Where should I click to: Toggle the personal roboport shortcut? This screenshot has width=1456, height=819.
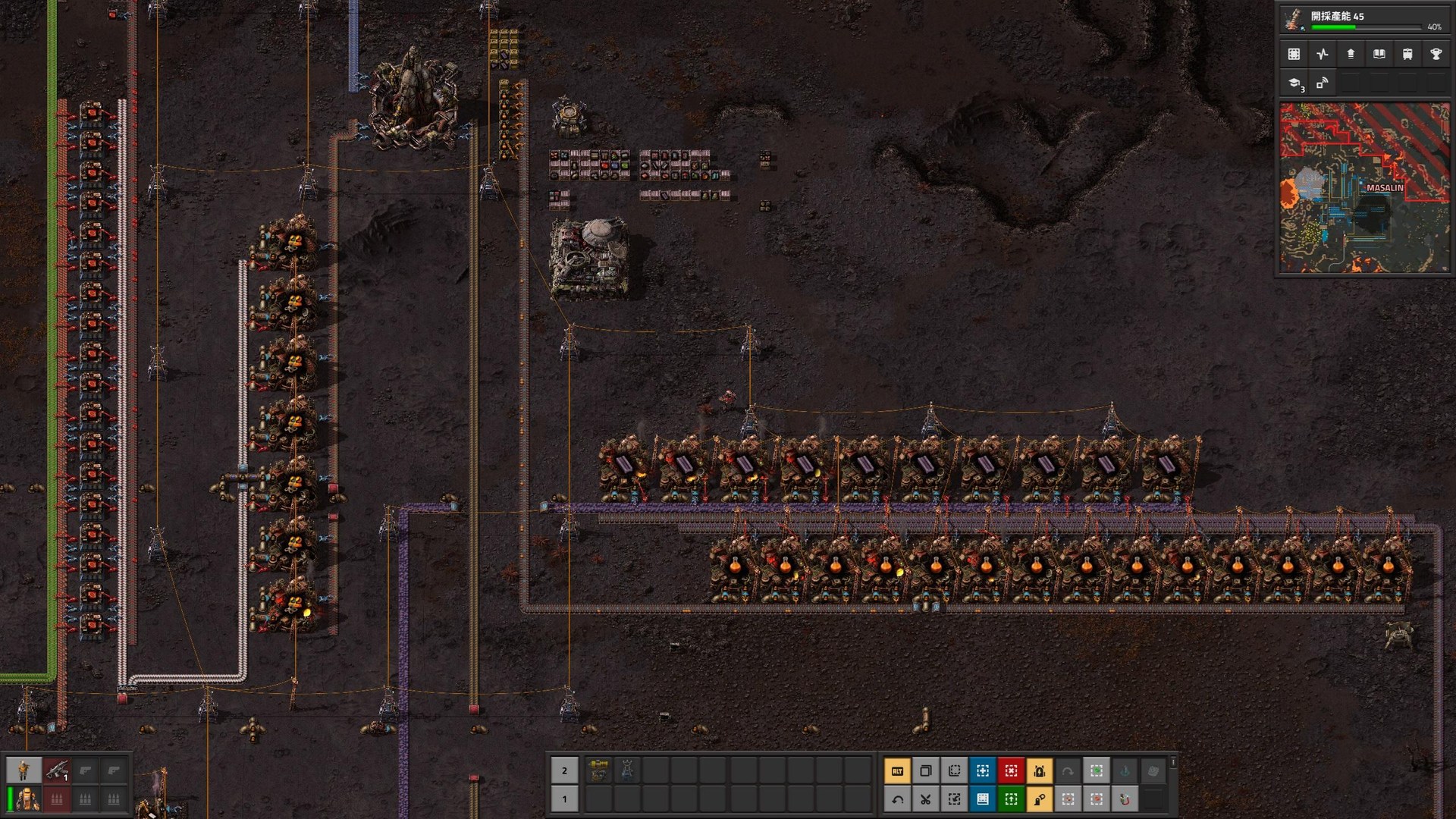(x=1040, y=770)
